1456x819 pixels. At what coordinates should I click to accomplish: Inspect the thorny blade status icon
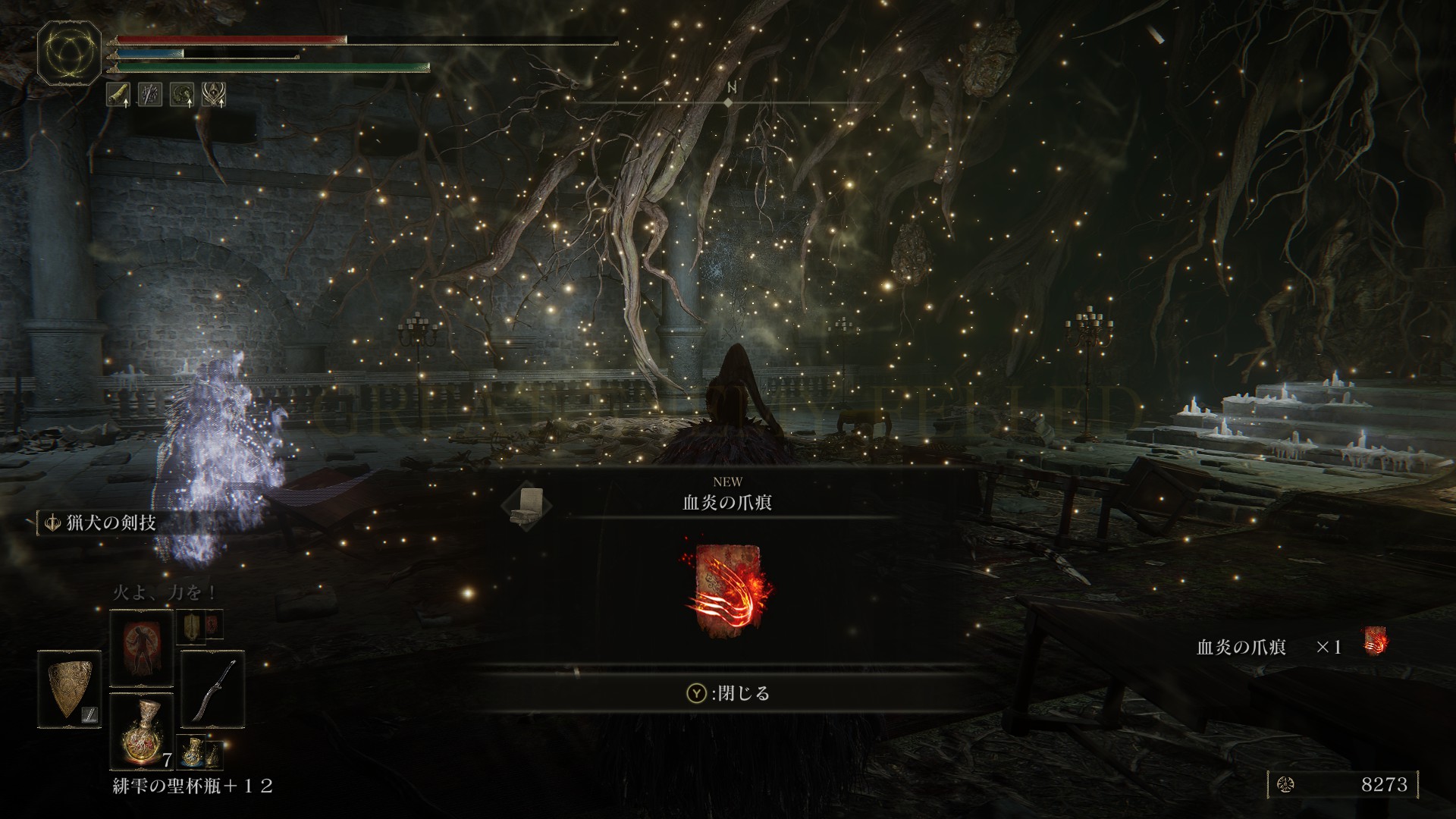click(x=150, y=95)
